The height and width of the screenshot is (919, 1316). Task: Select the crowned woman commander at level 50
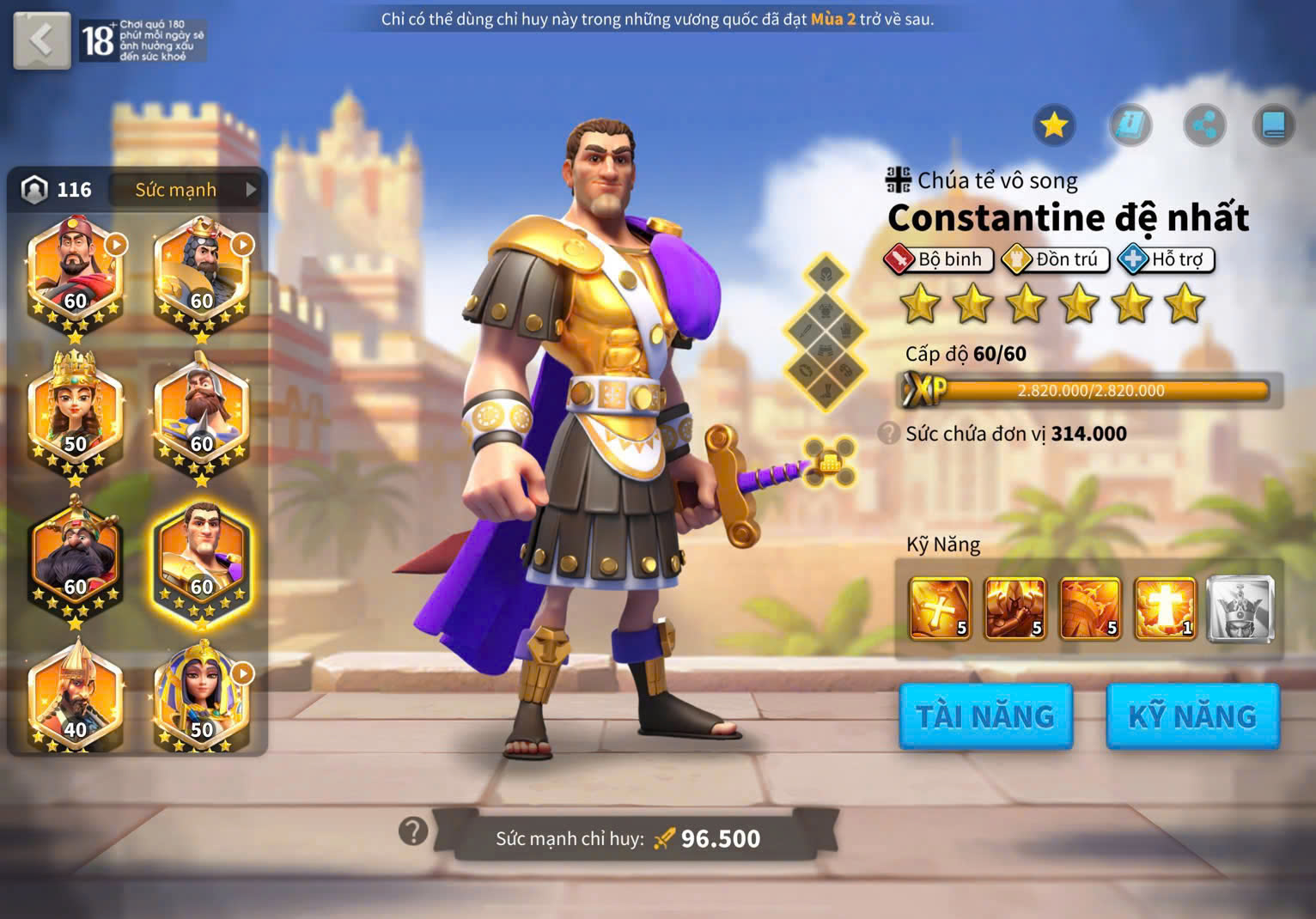[x=75, y=411]
